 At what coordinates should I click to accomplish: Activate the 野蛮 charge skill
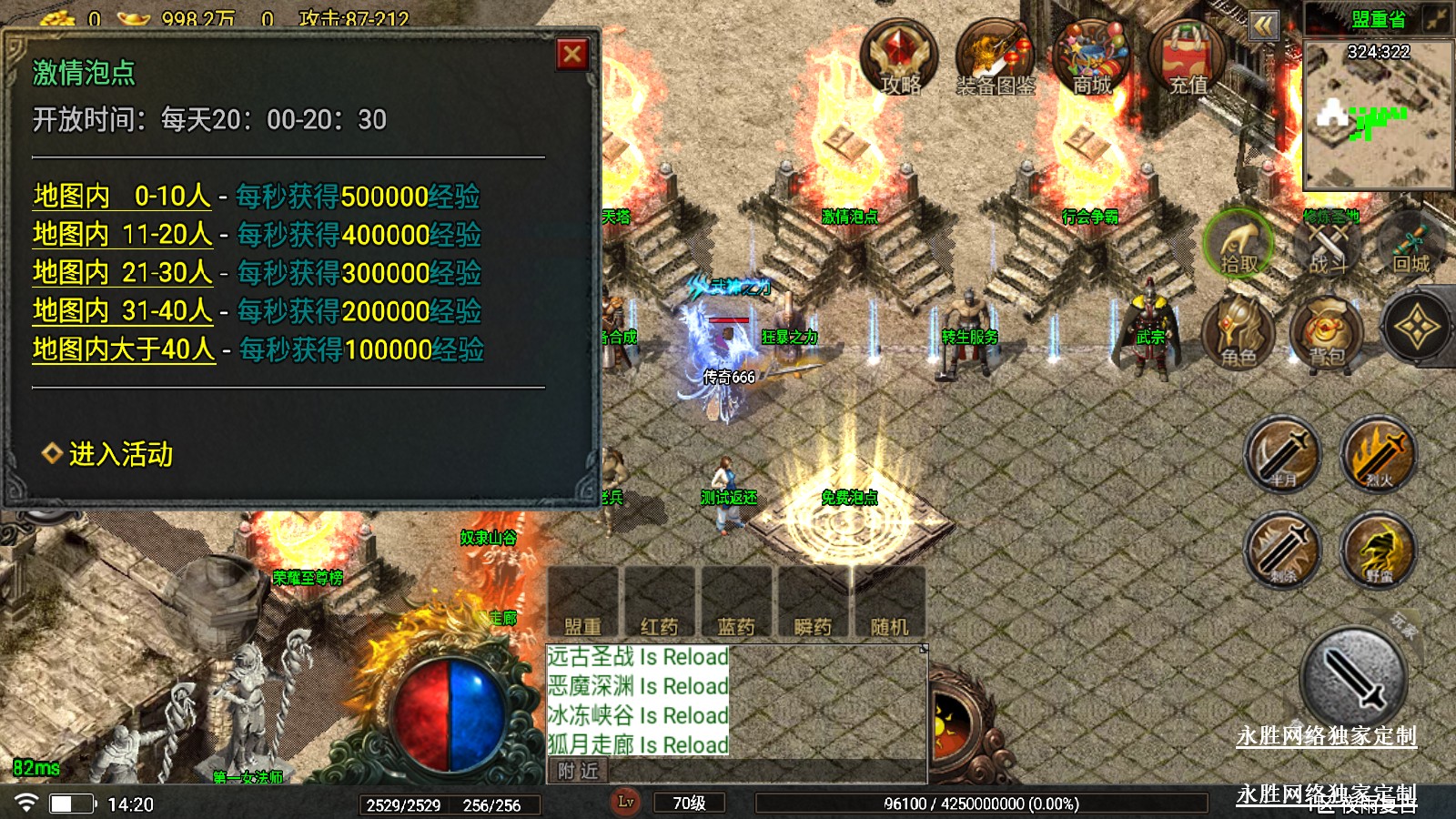point(1379,551)
